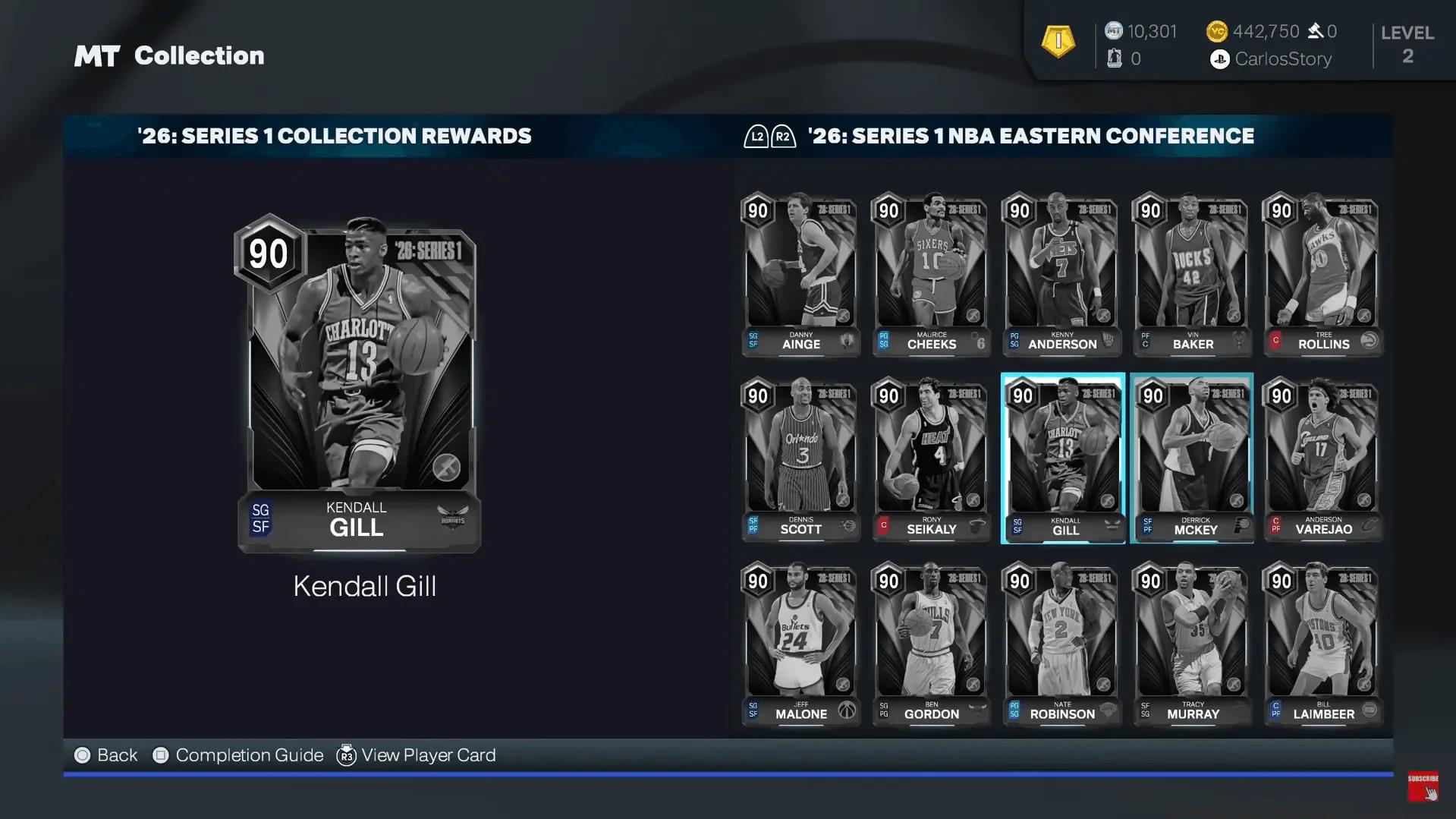Select the Danny Ainge card

point(800,275)
